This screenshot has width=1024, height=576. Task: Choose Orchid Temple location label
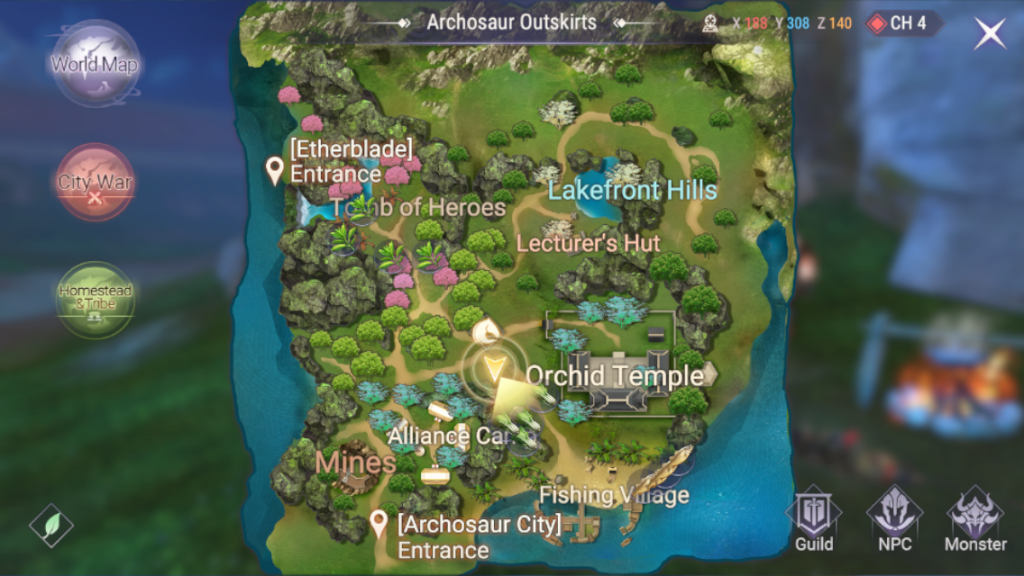point(614,376)
